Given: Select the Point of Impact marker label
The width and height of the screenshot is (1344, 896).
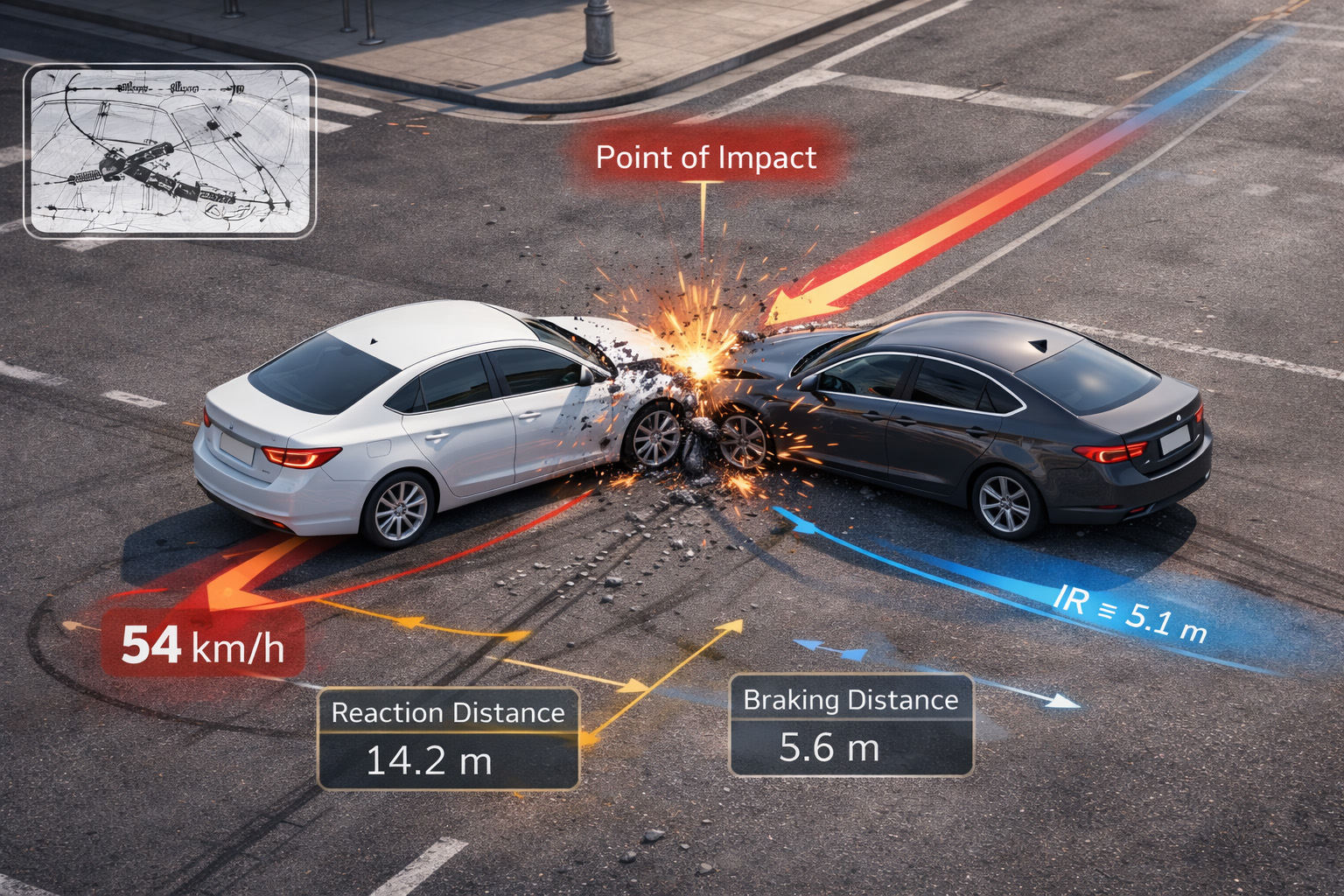Looking at the screenshot, I should tap(705, 157).
